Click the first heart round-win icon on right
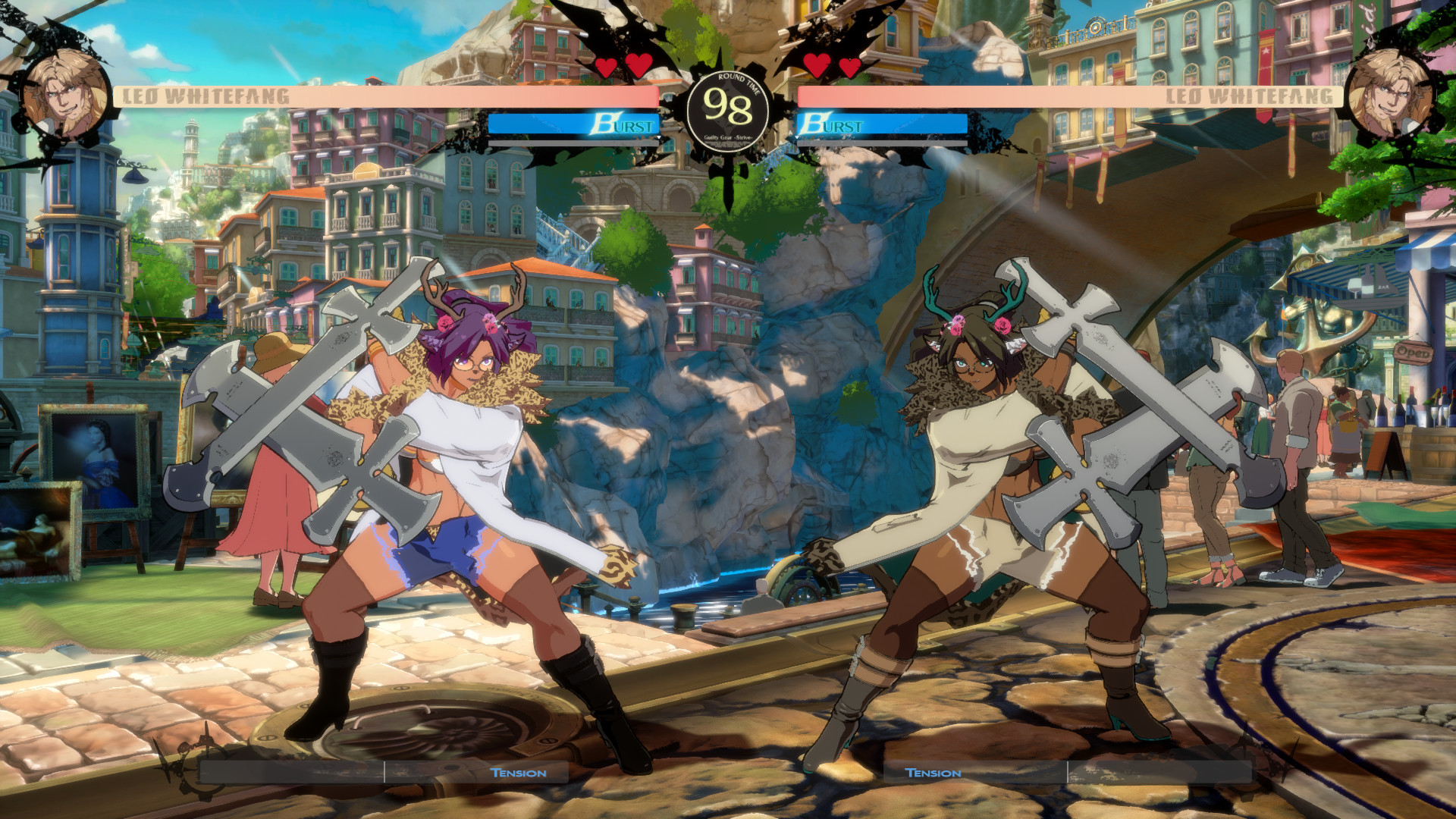This screenshot has height=819, width=1456. coord(817,67)
